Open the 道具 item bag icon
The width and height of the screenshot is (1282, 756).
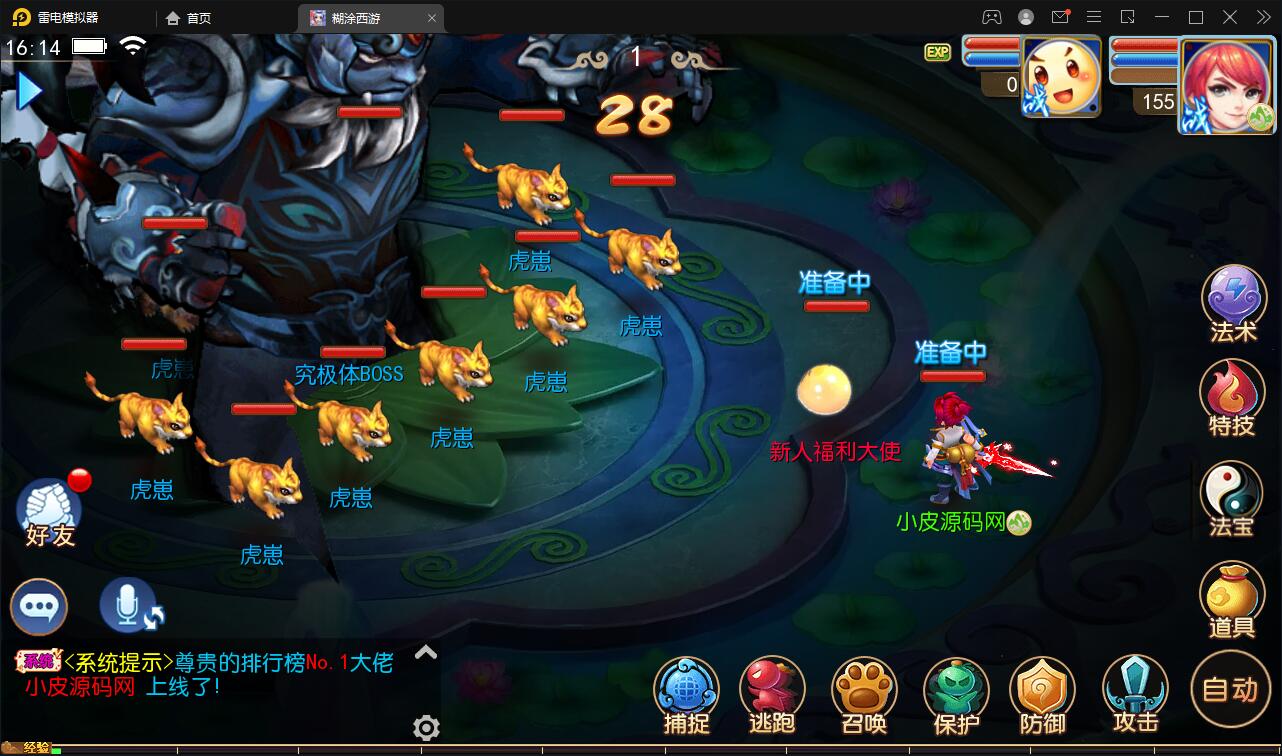pos(1233,596)
